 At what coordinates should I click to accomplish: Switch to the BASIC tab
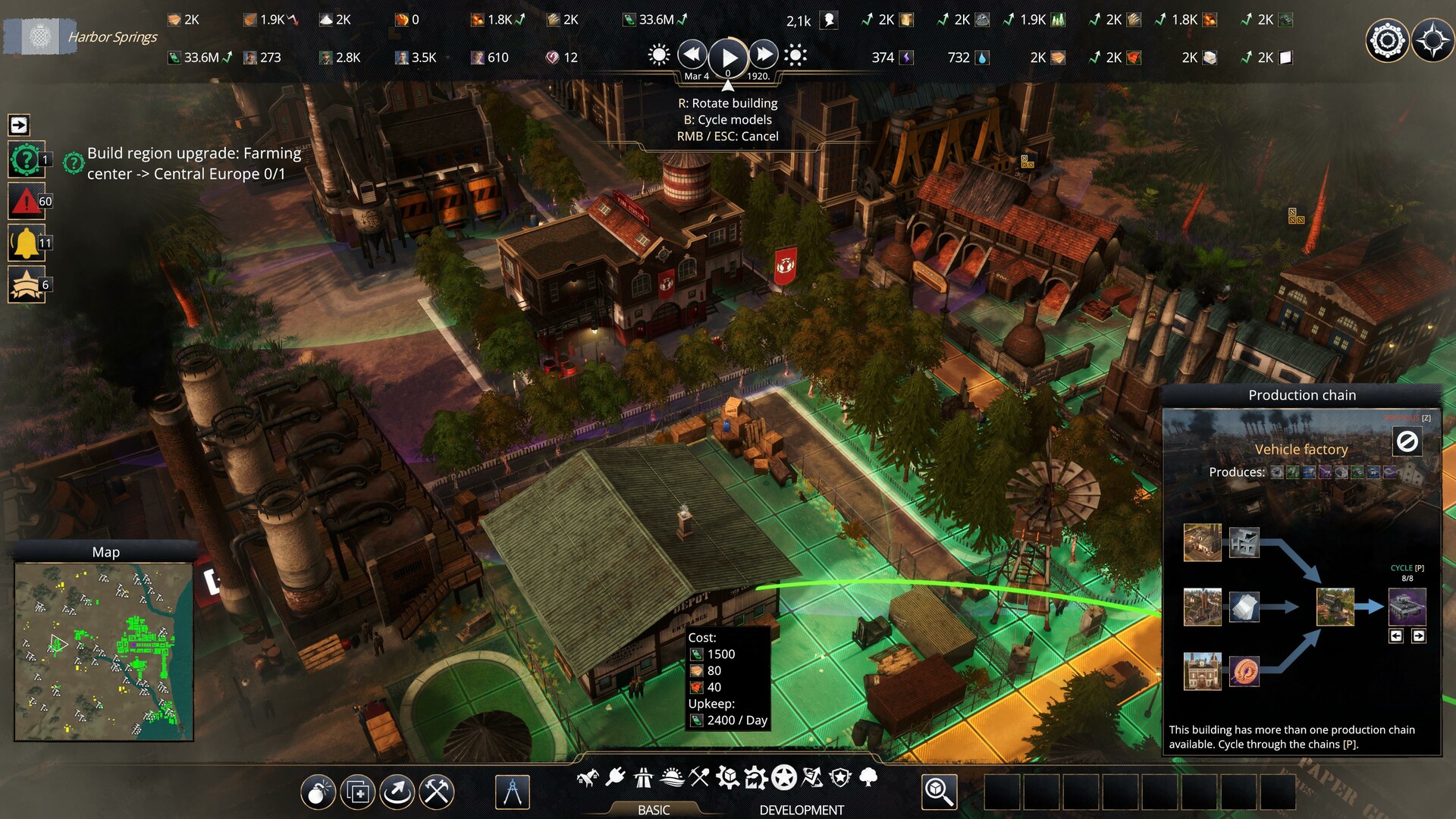point(654,808)
